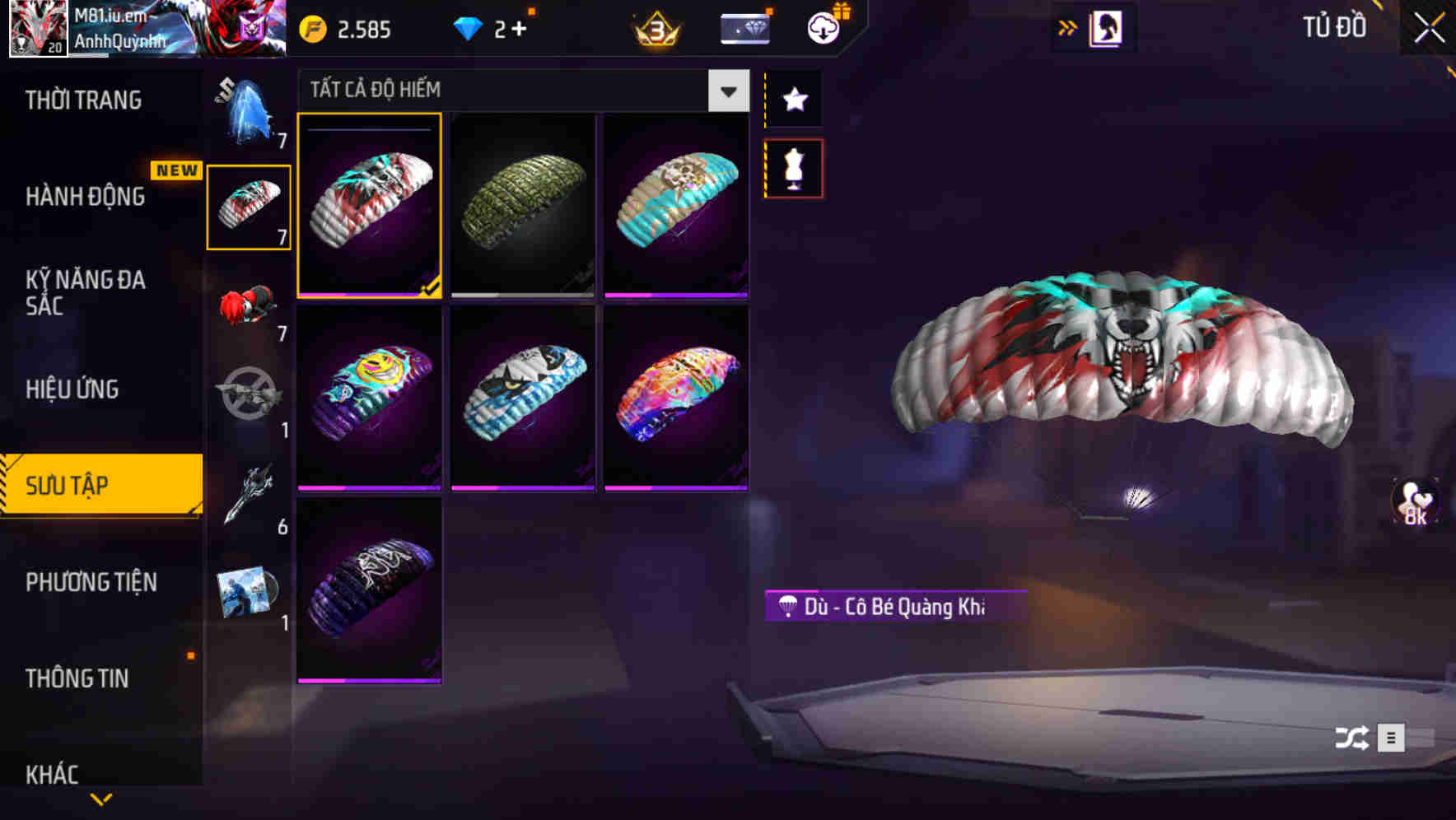The image size is (1456, 820).
Task: Click the cloud download gift icon
Action: click(821, 26)
